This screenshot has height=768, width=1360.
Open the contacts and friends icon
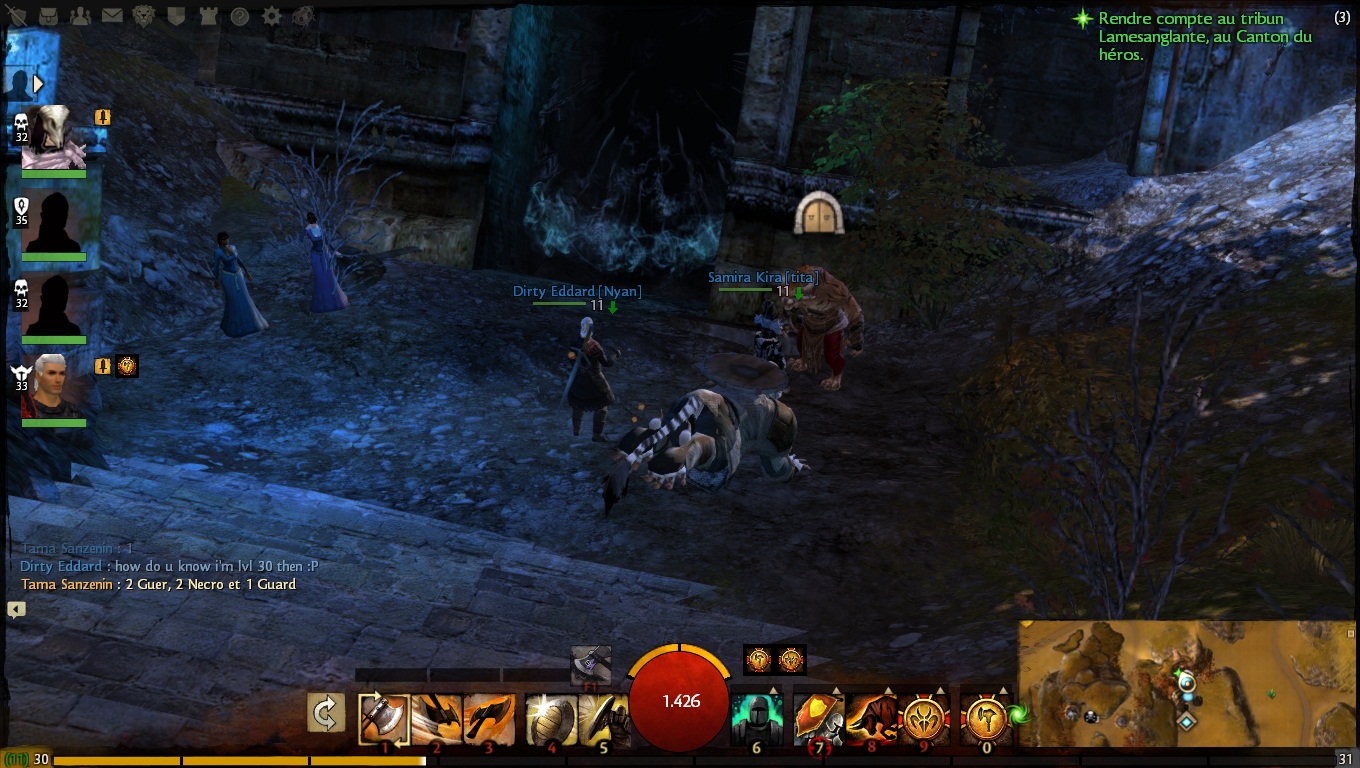tap(81, 16)
